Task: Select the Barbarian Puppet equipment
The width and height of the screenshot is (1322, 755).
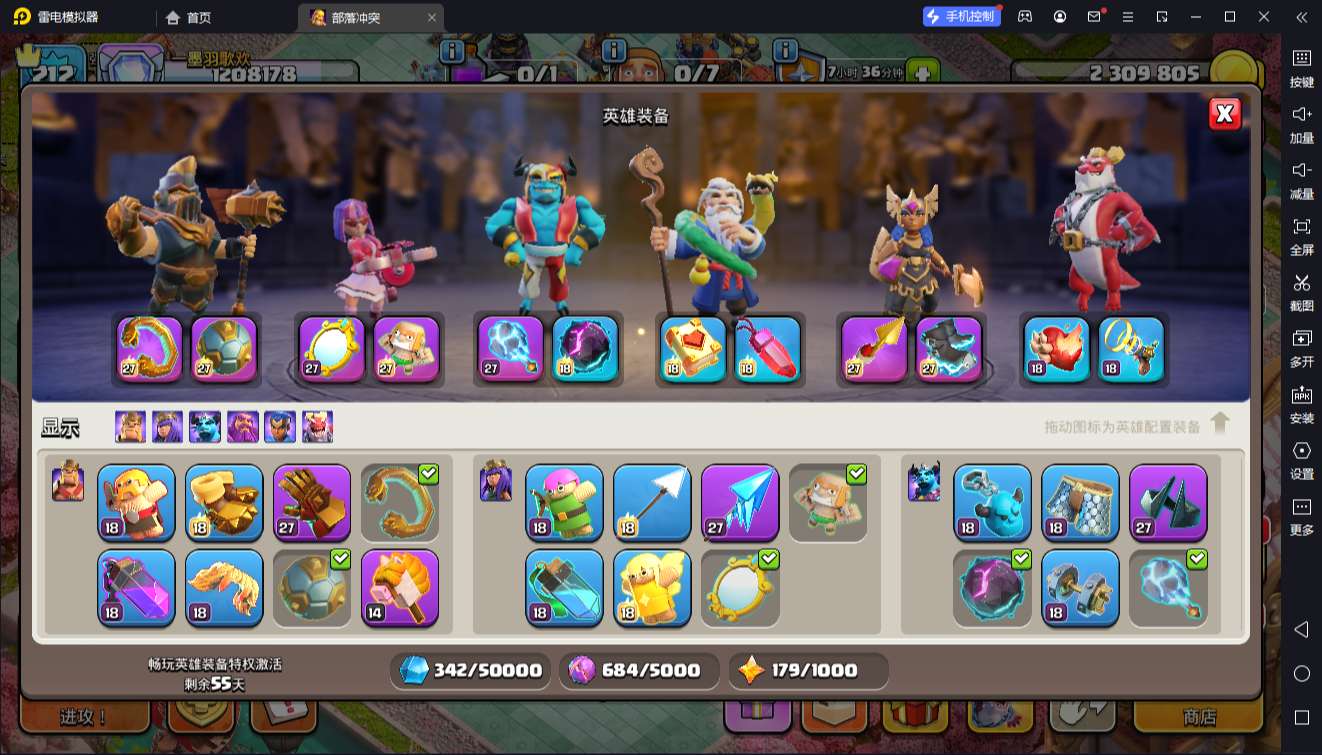Action: coord(136,502)
